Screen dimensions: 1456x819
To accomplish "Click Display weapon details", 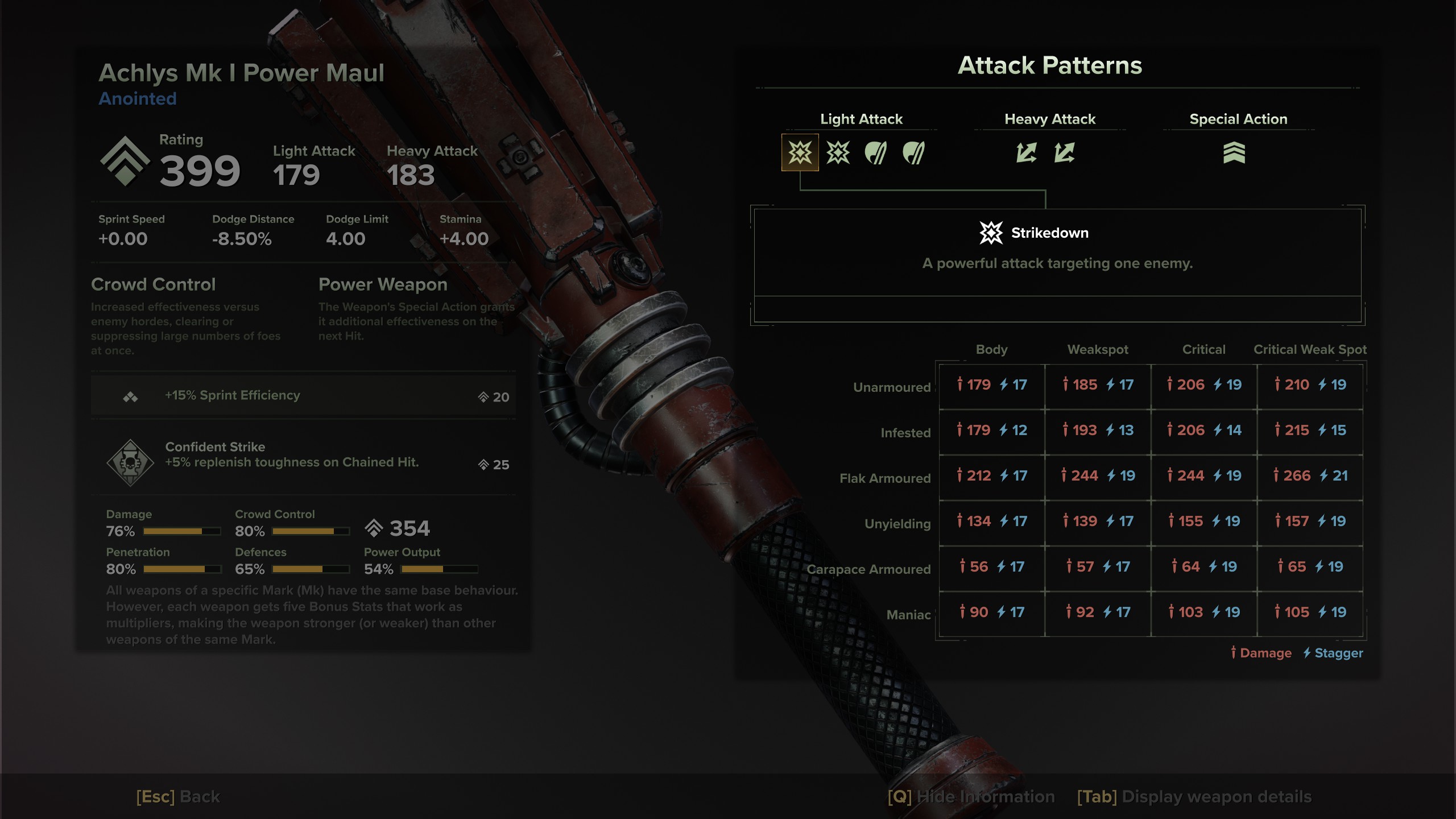I will tap(1194, 797).
